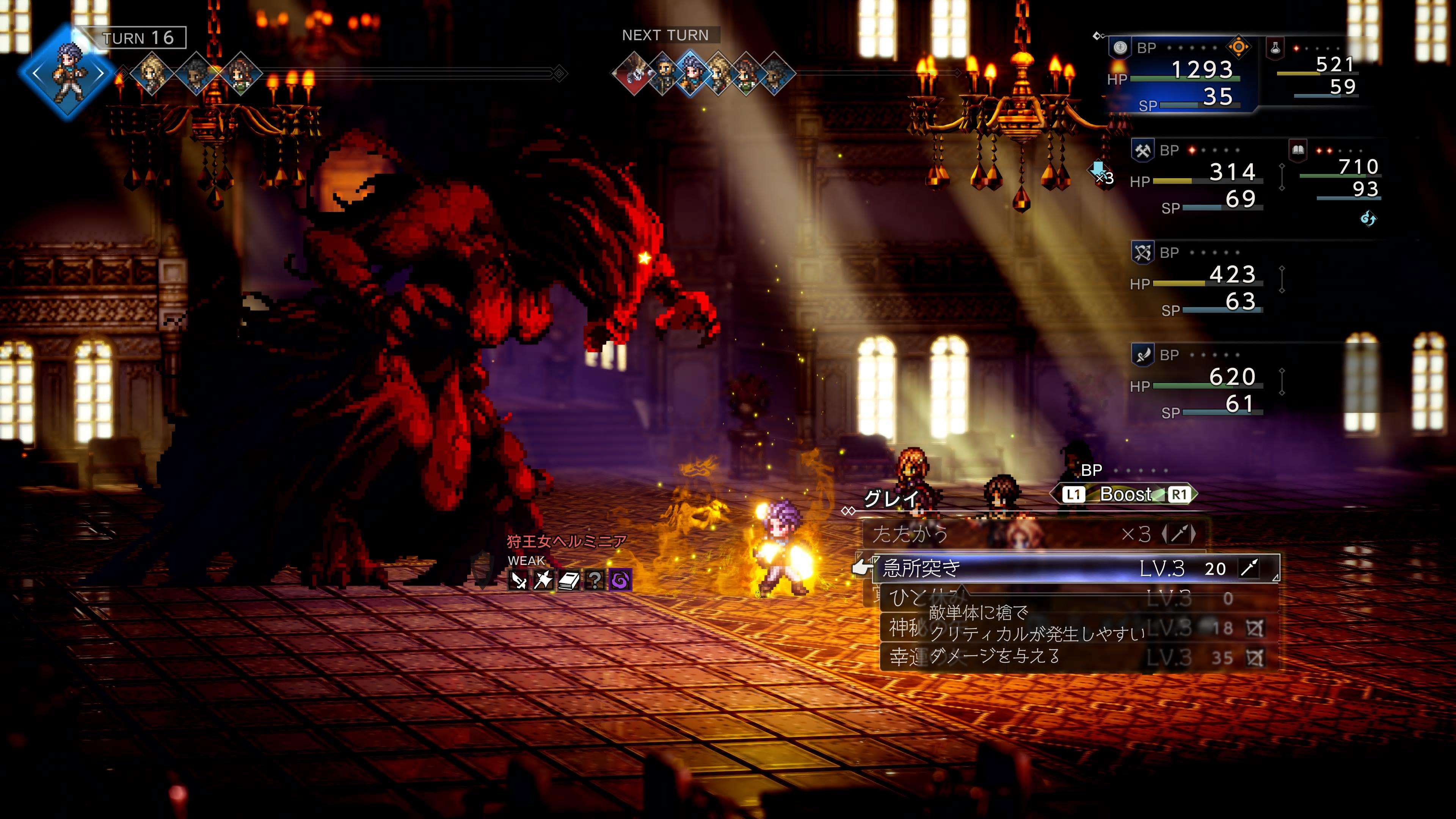Screen dimensions: 1456x819
Task: Select the sword weakness icon
Action: 518,580
